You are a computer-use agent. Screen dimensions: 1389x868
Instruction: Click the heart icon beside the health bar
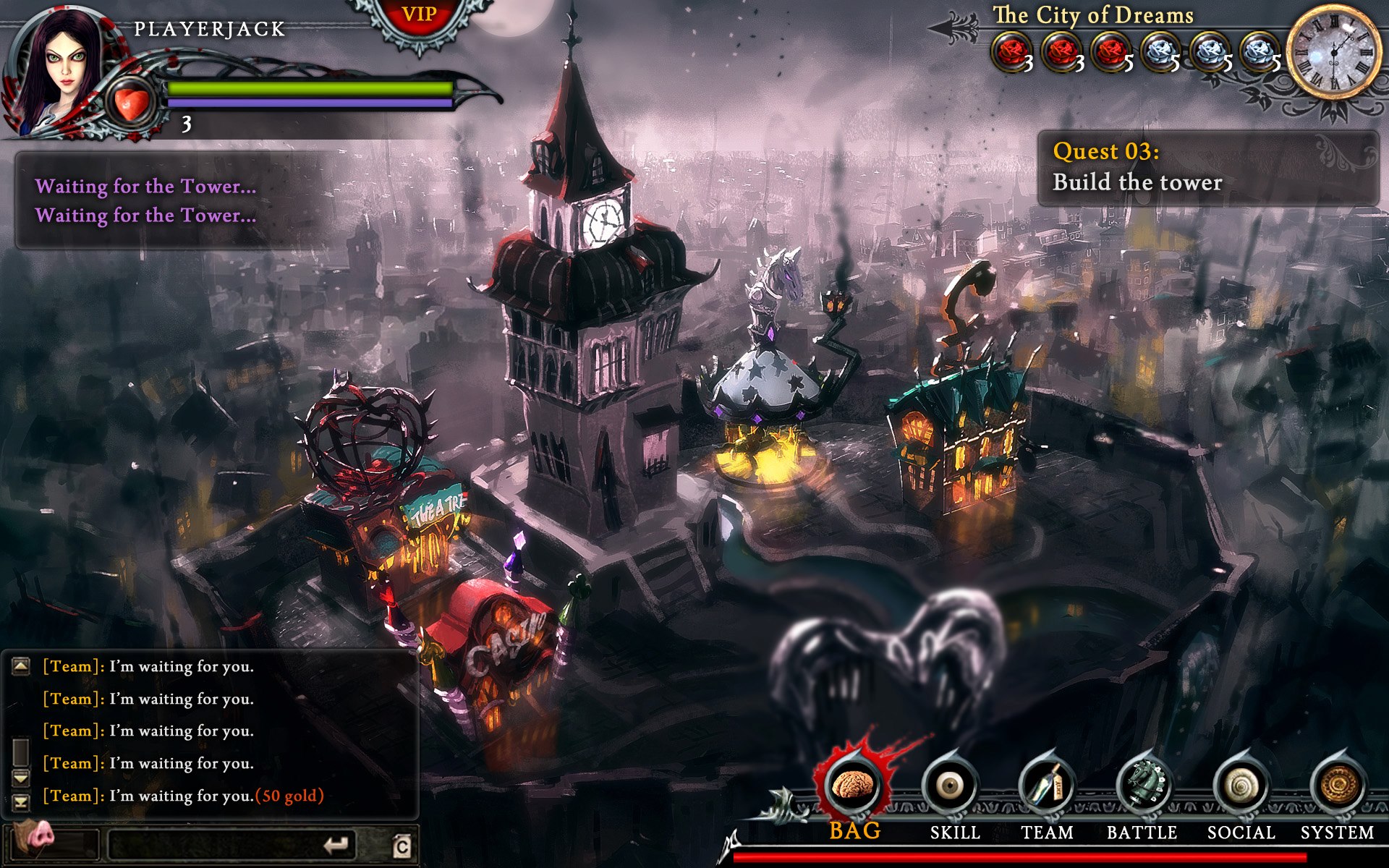pyautogui.click(x=130, y=103)
